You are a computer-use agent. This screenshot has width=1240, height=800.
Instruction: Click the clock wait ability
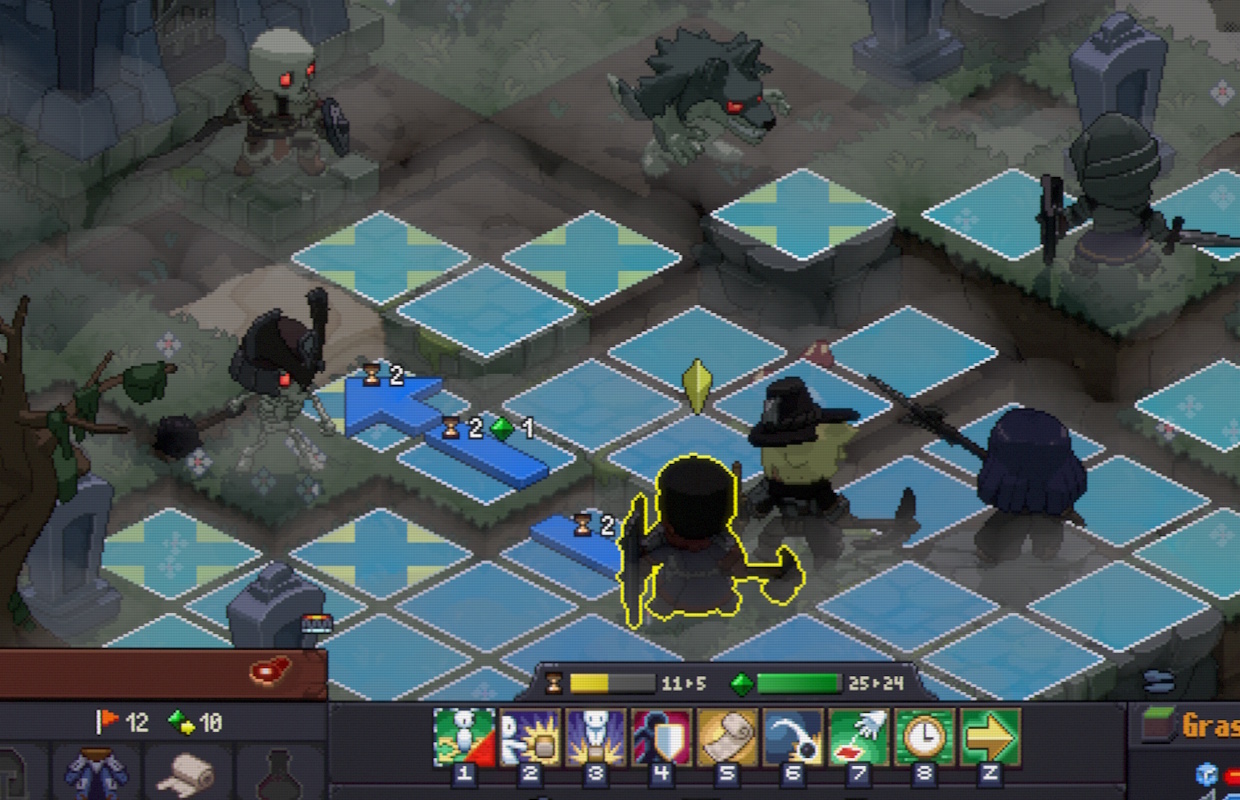(925, 737)
